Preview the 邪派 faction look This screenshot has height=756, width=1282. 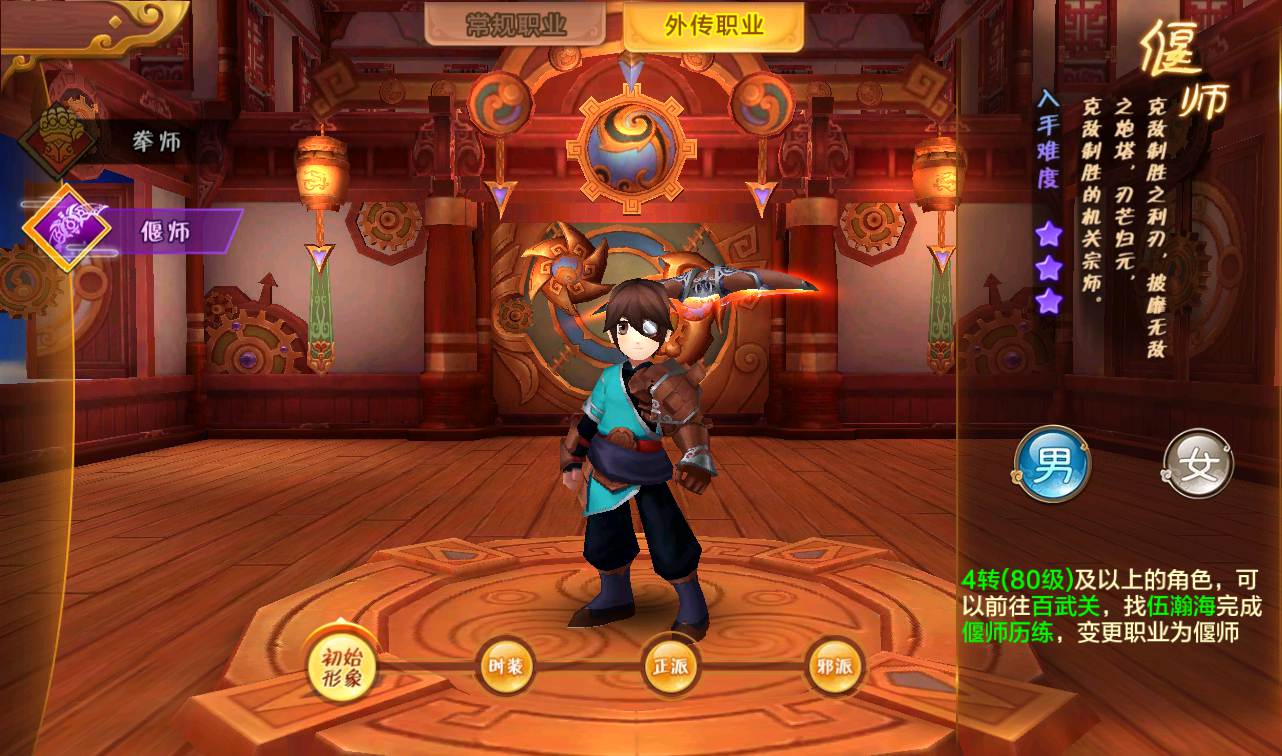tap(833, 667)
